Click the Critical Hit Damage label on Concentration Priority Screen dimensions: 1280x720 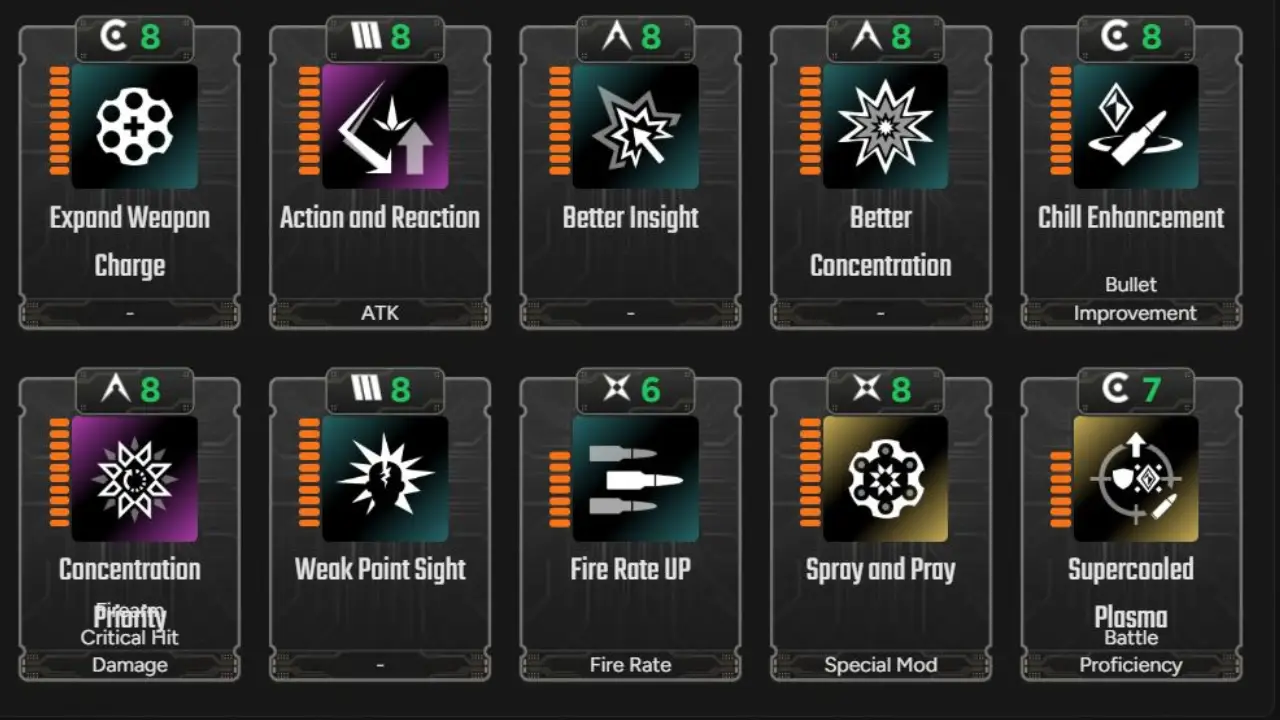click(129, 650)
